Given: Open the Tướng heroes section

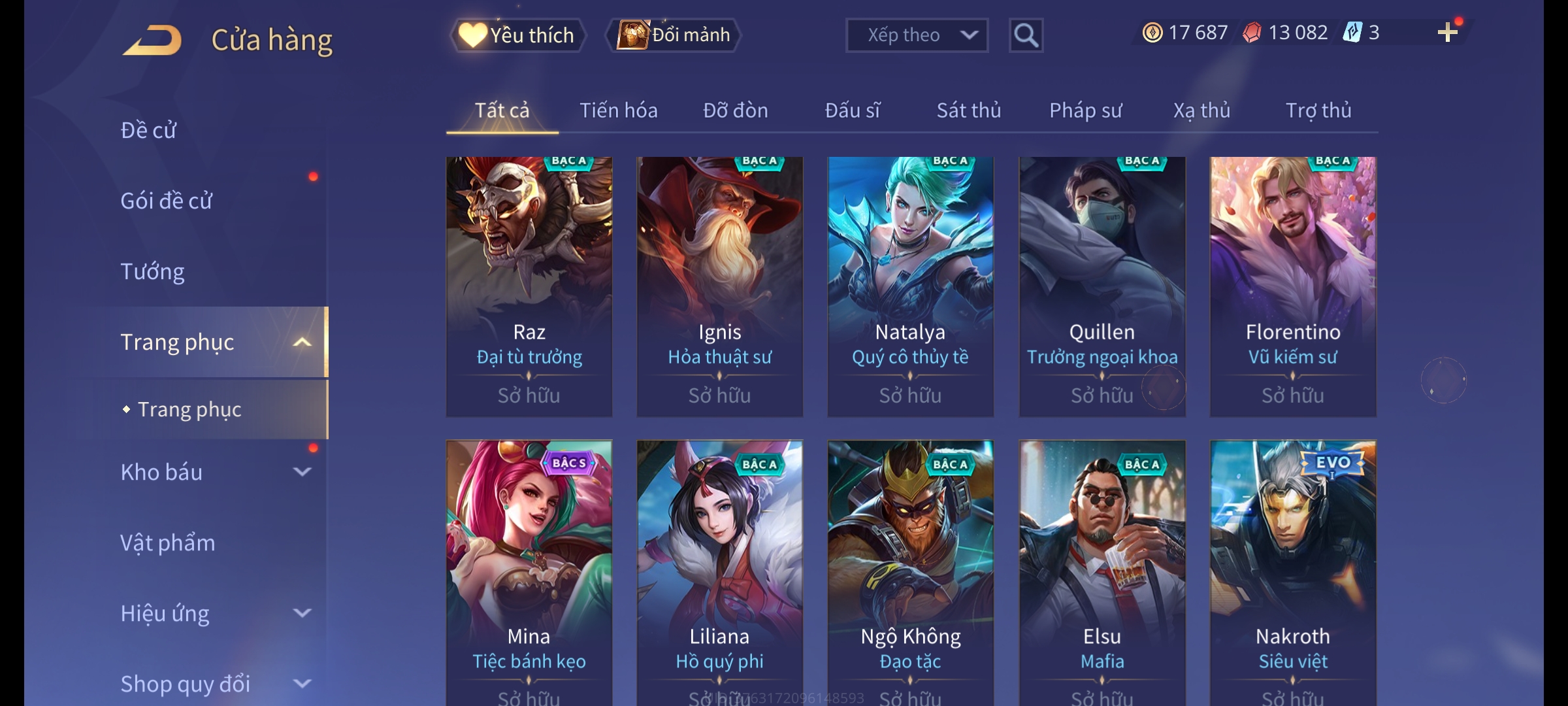Looking at the screenshot, I should point(152,271).
